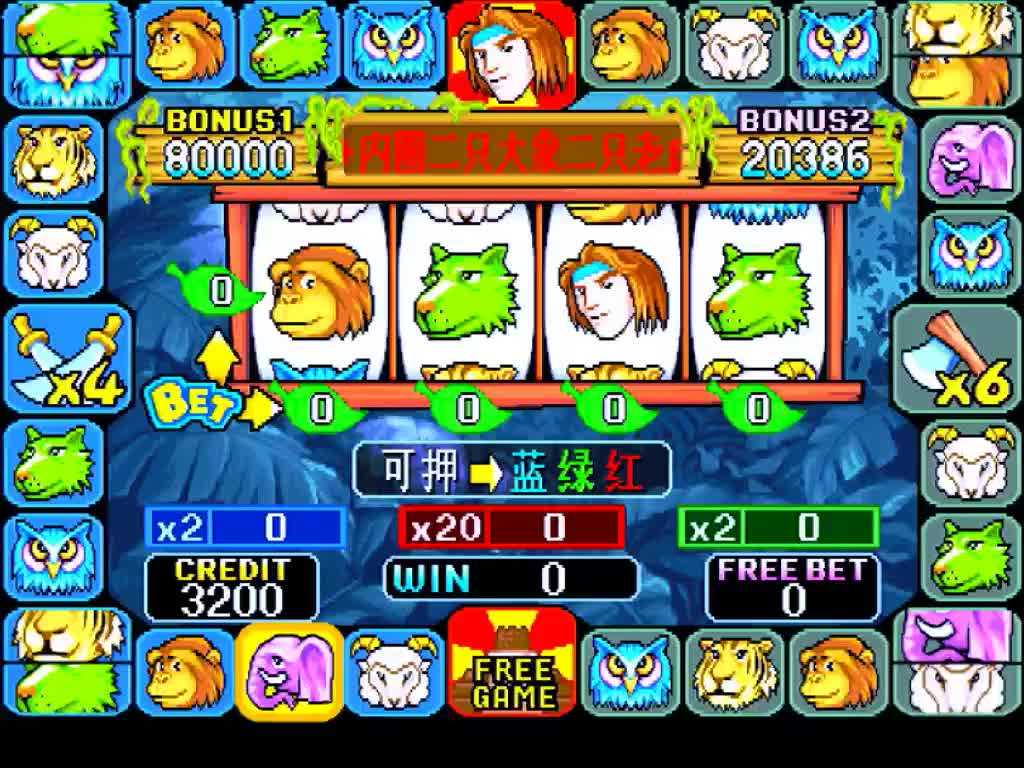Screen dimensions: 1024x768
Task: Click the red Tarzan border tile
Action: (512, 52)
